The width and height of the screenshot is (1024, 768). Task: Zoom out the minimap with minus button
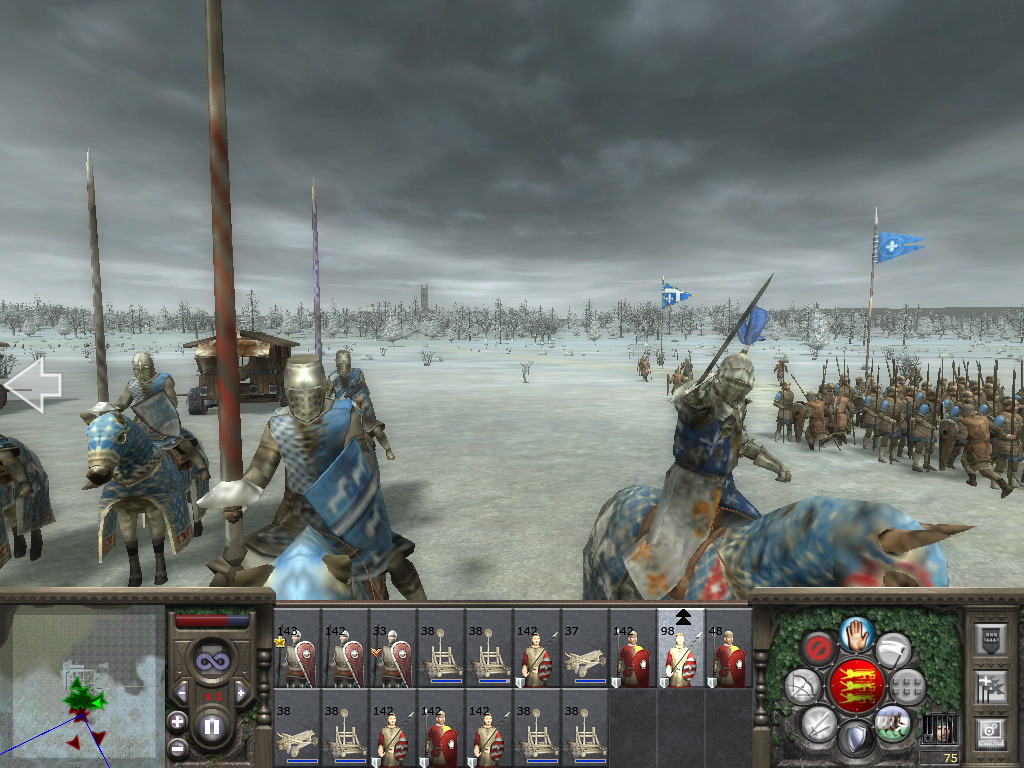pyautogui.click(x=177, y=747)
